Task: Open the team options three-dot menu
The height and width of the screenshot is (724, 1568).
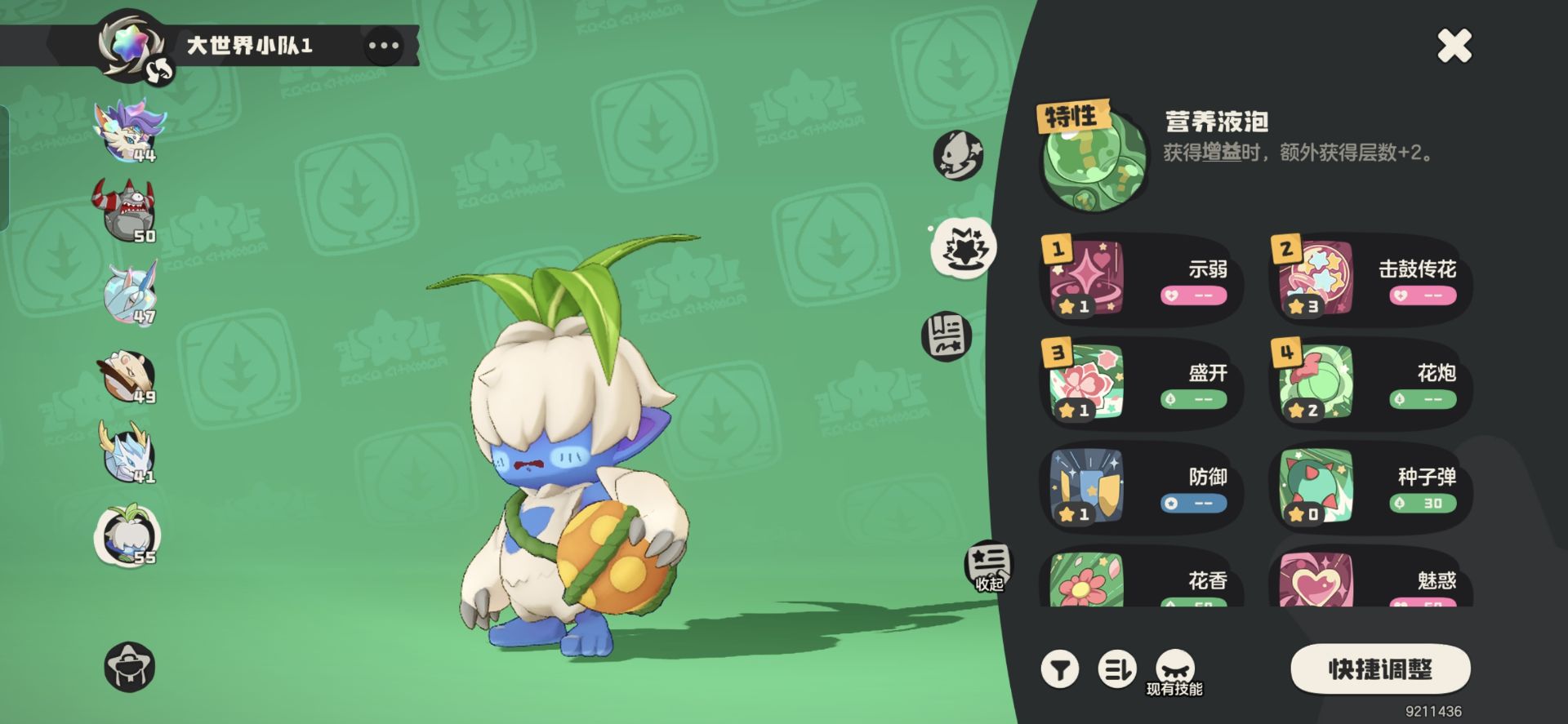Action: tap(383, 46)
